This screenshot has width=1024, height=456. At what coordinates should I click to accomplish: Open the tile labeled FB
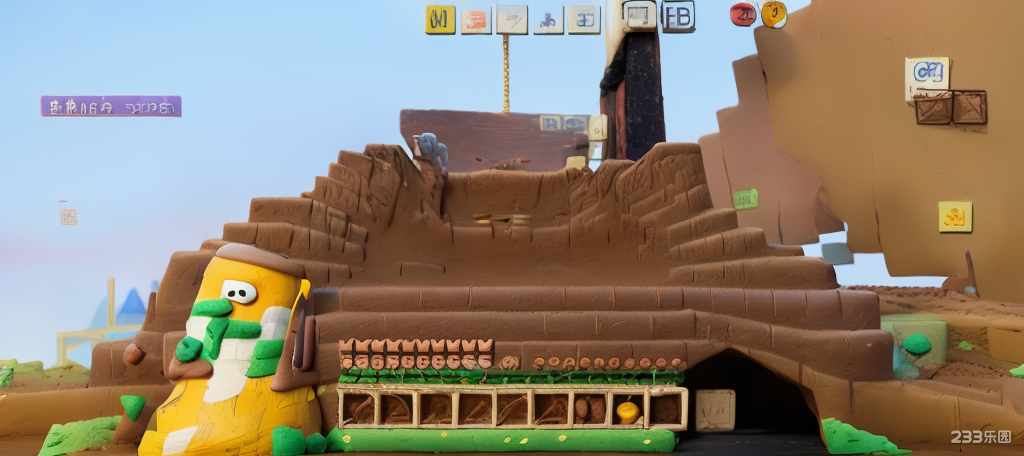pyautogui.click(x=678, y=16)
